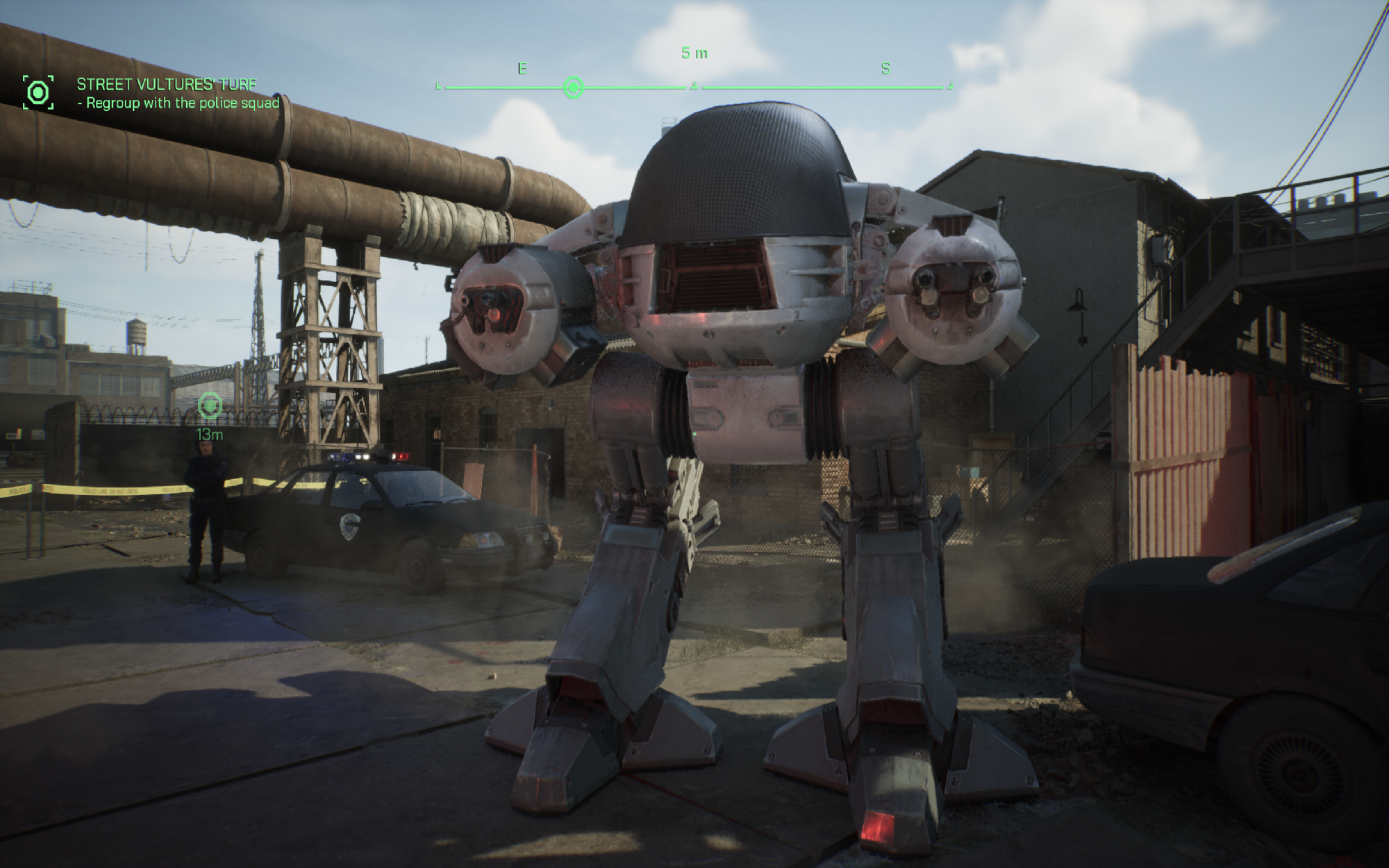The image size is (1389, 868).
Task: Select the Street Vultures' Turf objective text
Action: [167, 85]
